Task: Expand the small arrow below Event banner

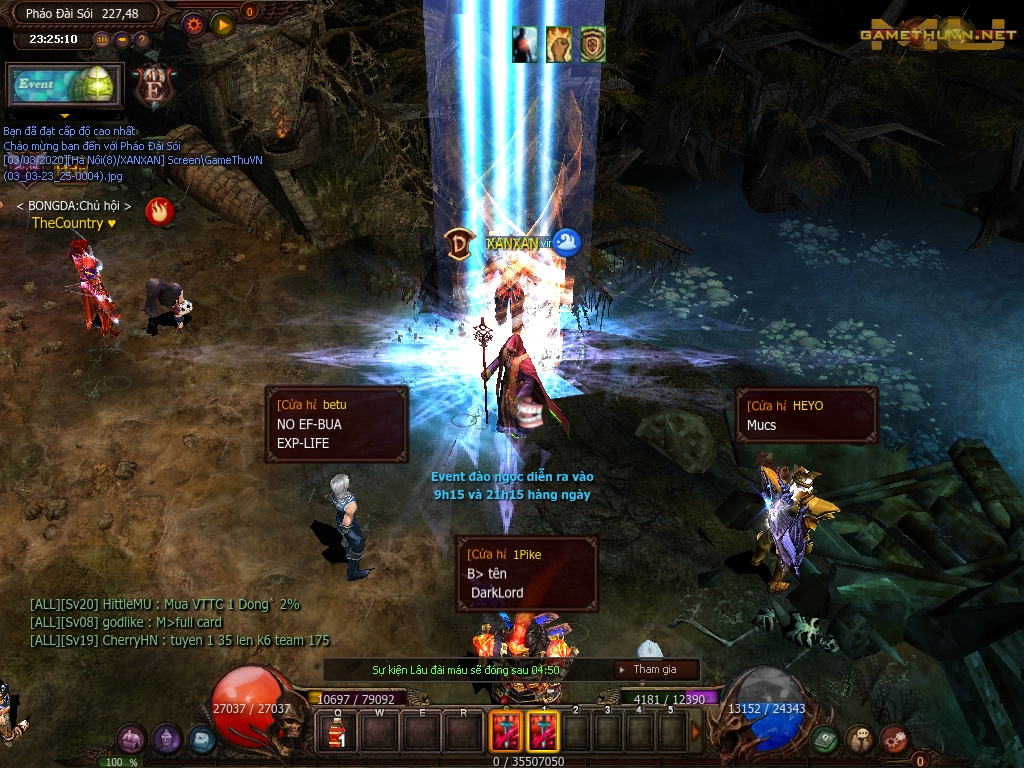Action: [x=65, y=115]
